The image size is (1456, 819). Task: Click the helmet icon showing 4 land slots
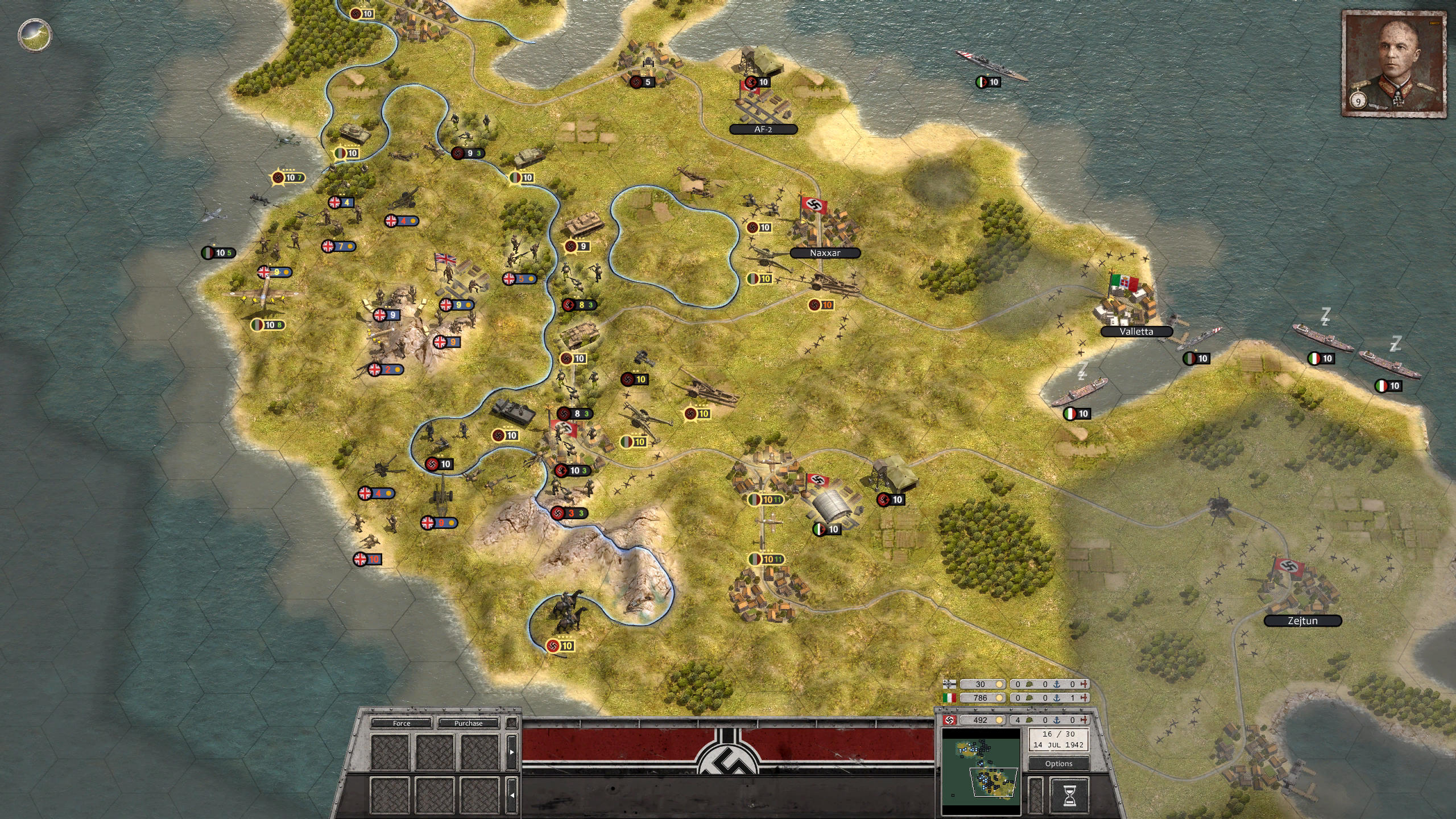click(x=1028, y=720)
